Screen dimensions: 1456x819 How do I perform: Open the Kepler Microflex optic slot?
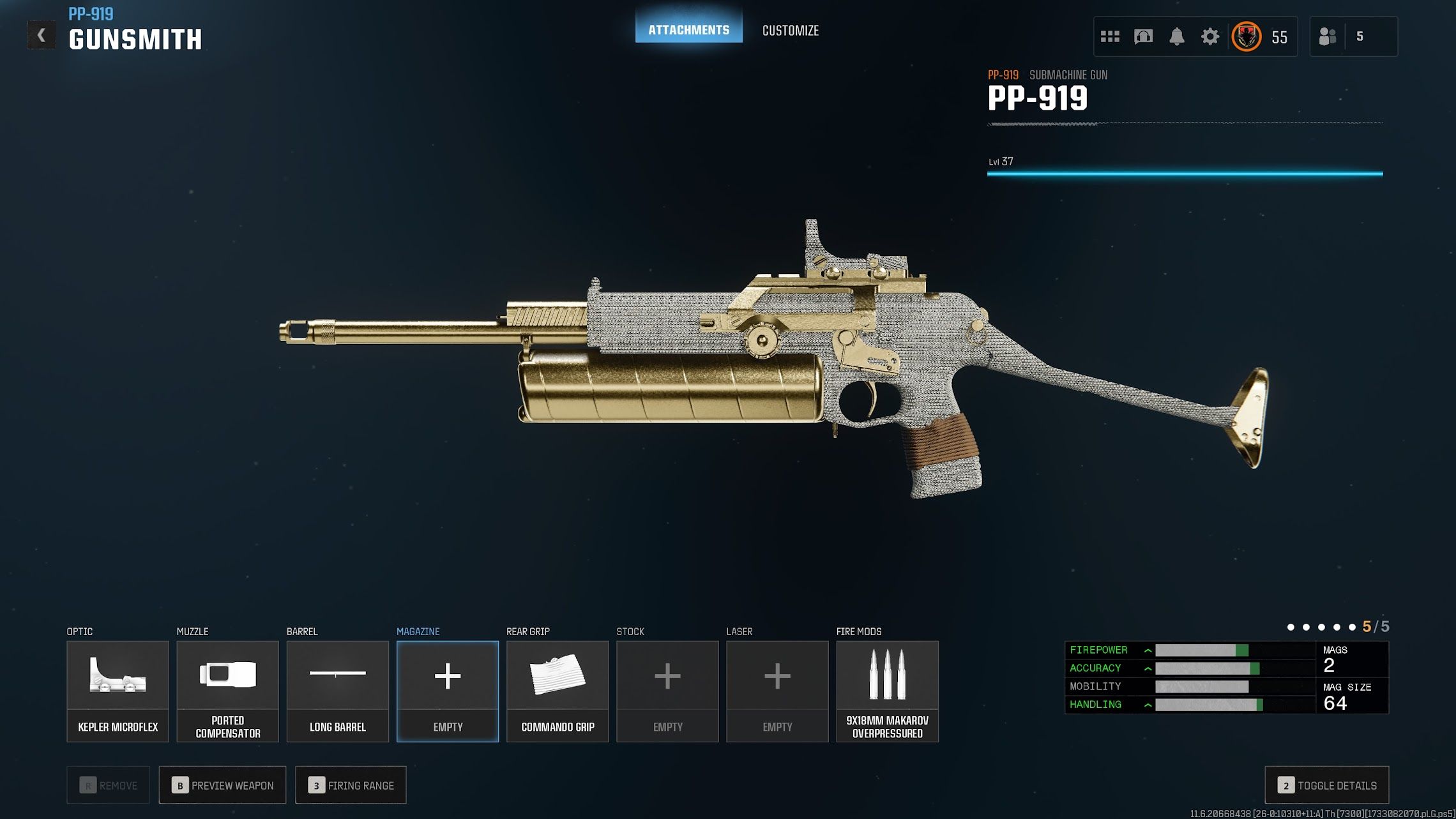point(118,691)
